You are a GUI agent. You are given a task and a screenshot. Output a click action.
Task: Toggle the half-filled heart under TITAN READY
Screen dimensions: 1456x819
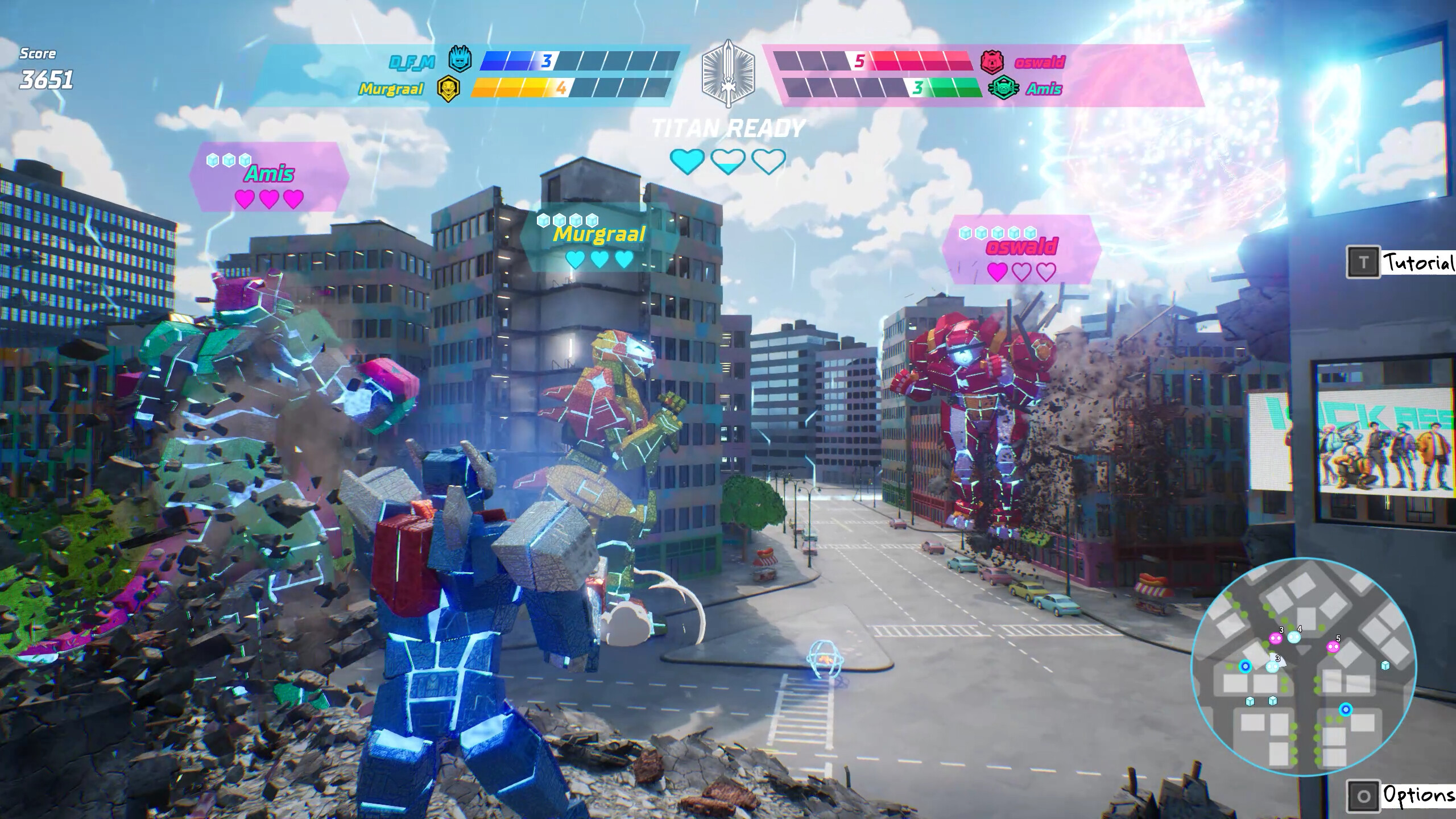click(728, 162)
